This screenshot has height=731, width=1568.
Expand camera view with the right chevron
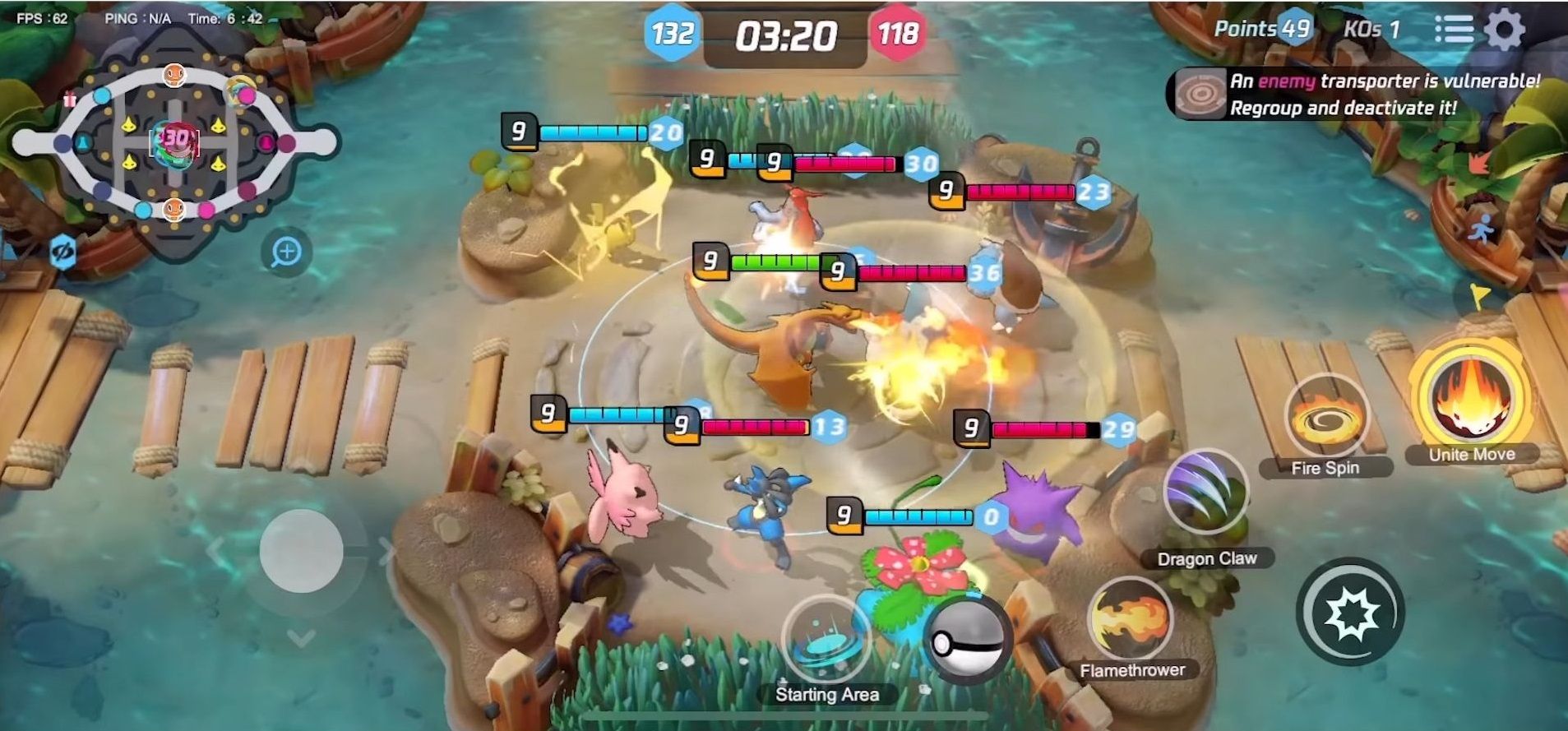coord(386,553)
